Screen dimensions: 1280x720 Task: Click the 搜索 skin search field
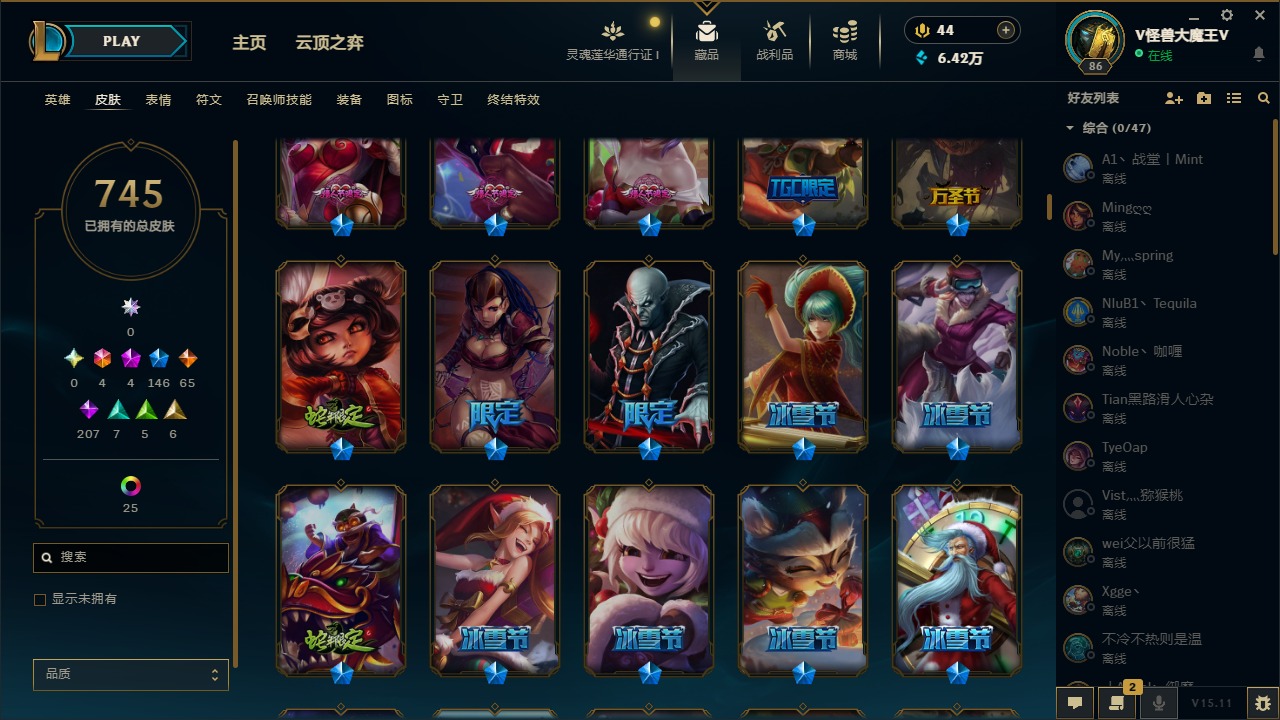coord(130,557)
